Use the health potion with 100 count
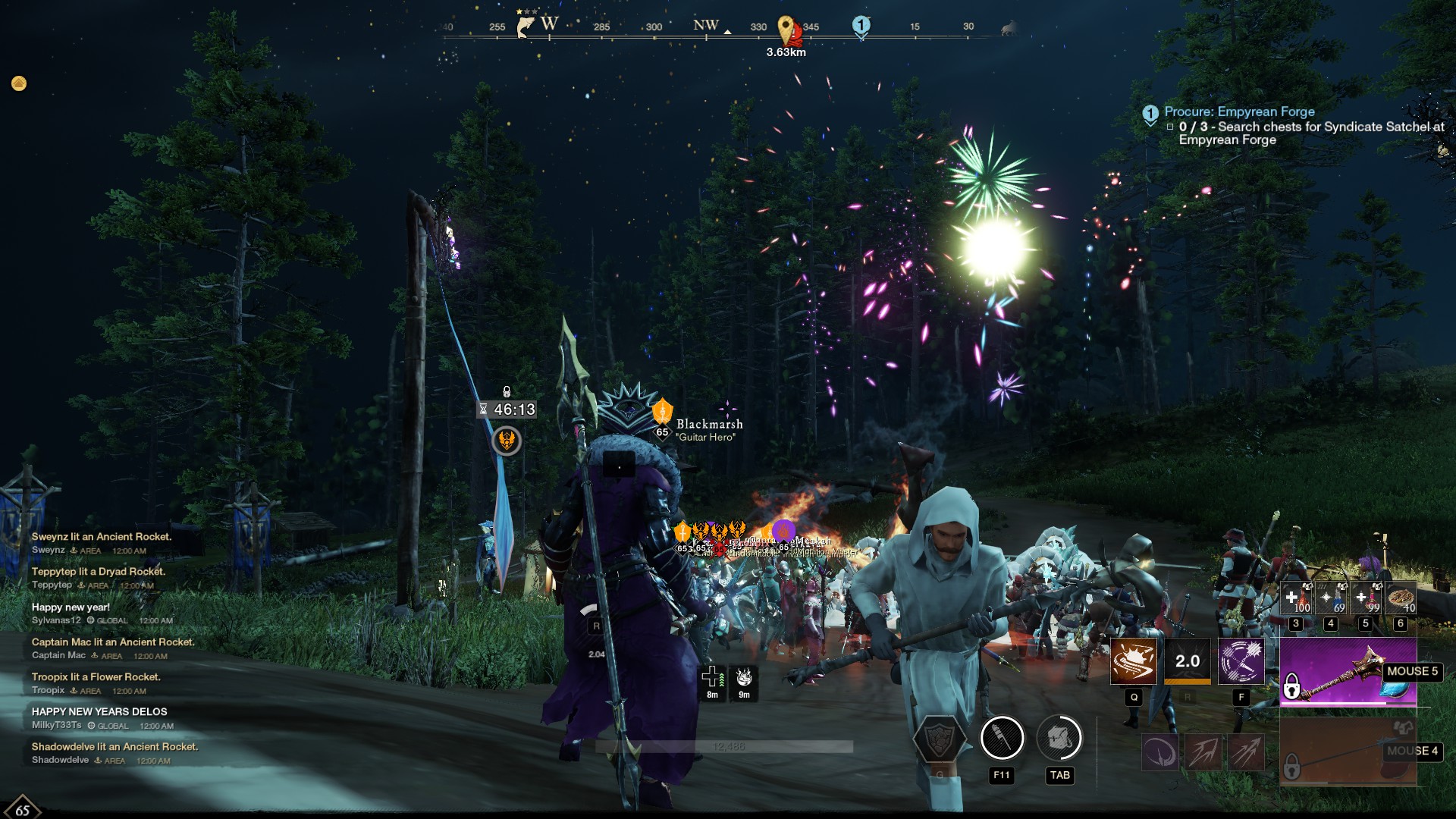 [x=1295, y=598]
